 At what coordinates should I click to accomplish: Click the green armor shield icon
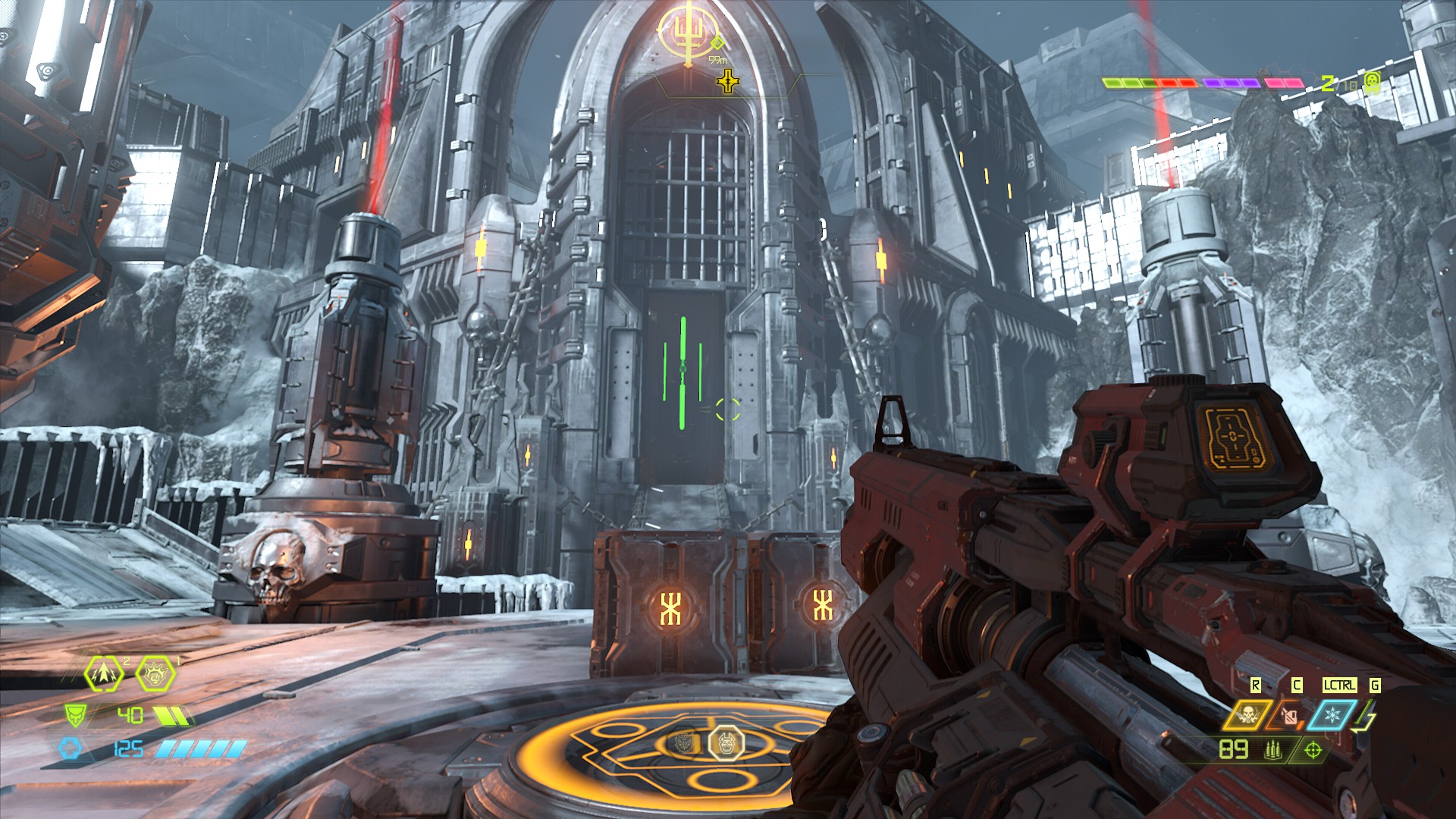[76, 715]
